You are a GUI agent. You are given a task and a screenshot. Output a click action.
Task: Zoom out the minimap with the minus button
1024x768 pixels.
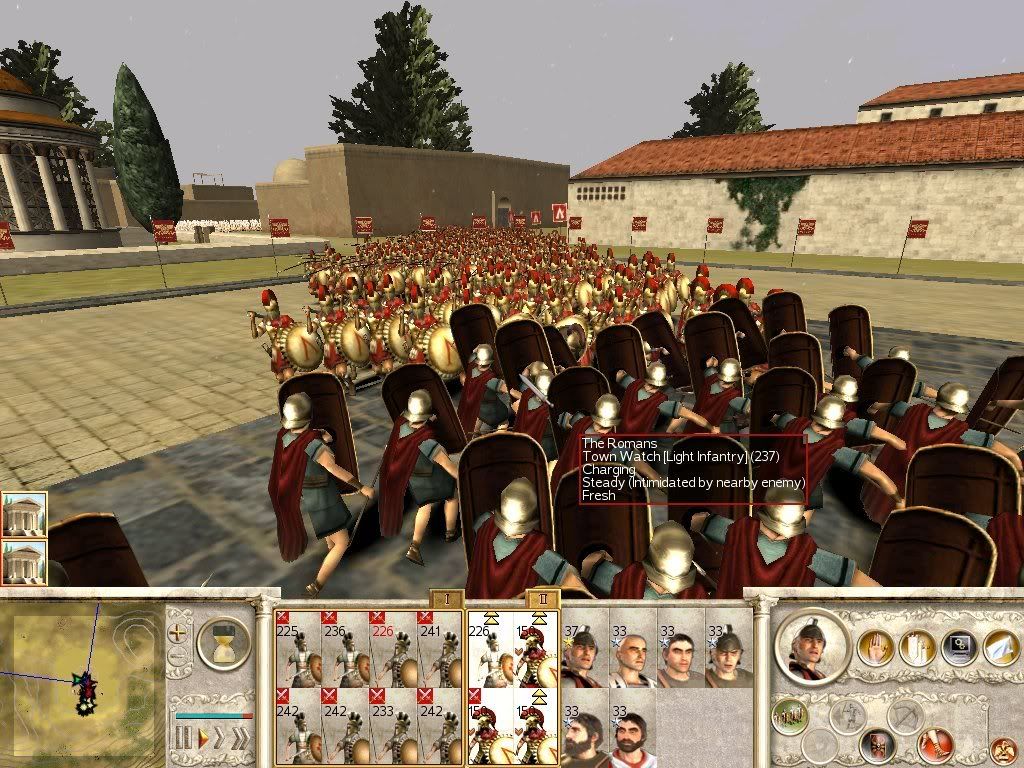(178, 658)
